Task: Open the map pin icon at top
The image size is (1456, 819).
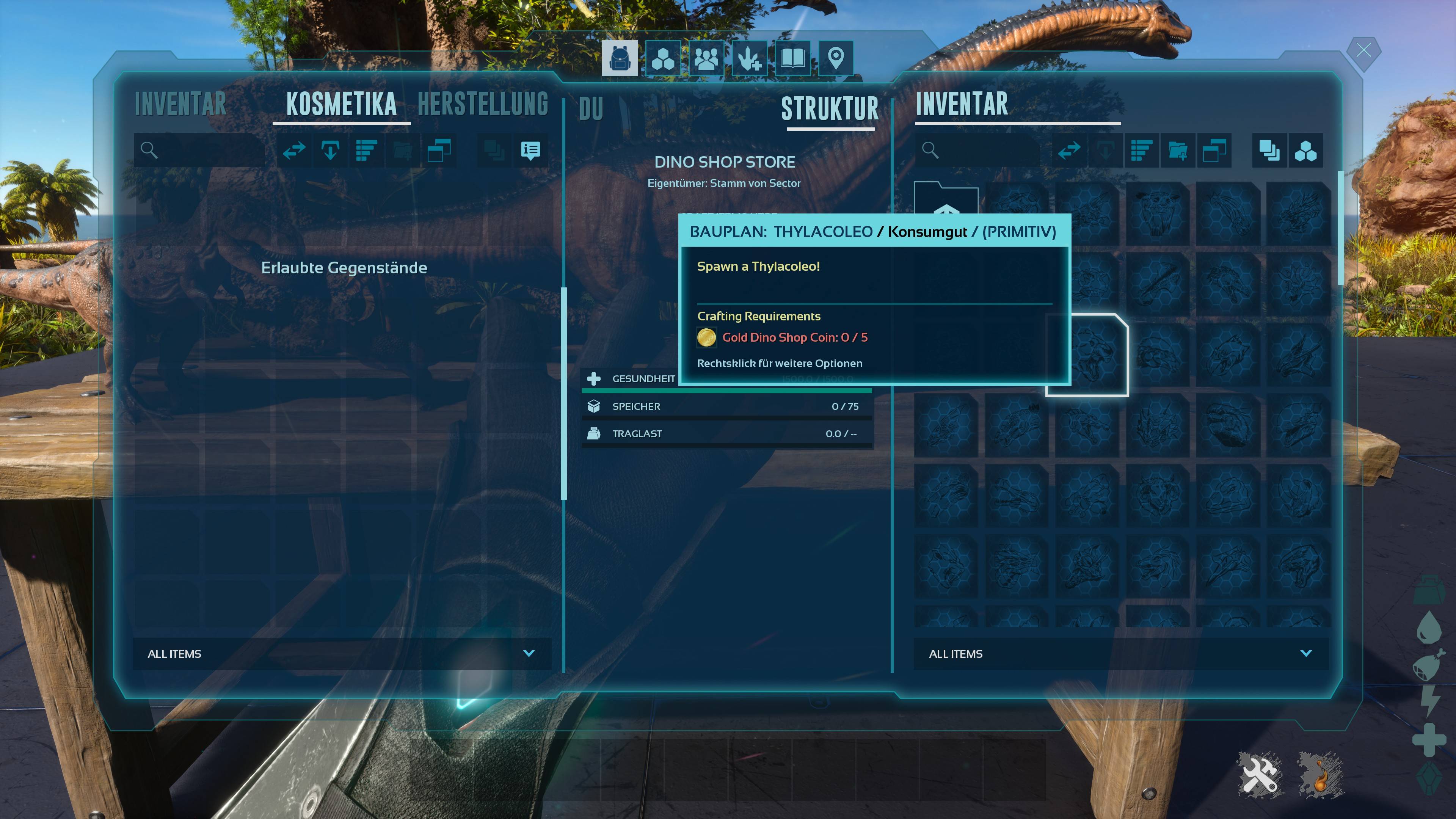Action: tap(835, 58)
